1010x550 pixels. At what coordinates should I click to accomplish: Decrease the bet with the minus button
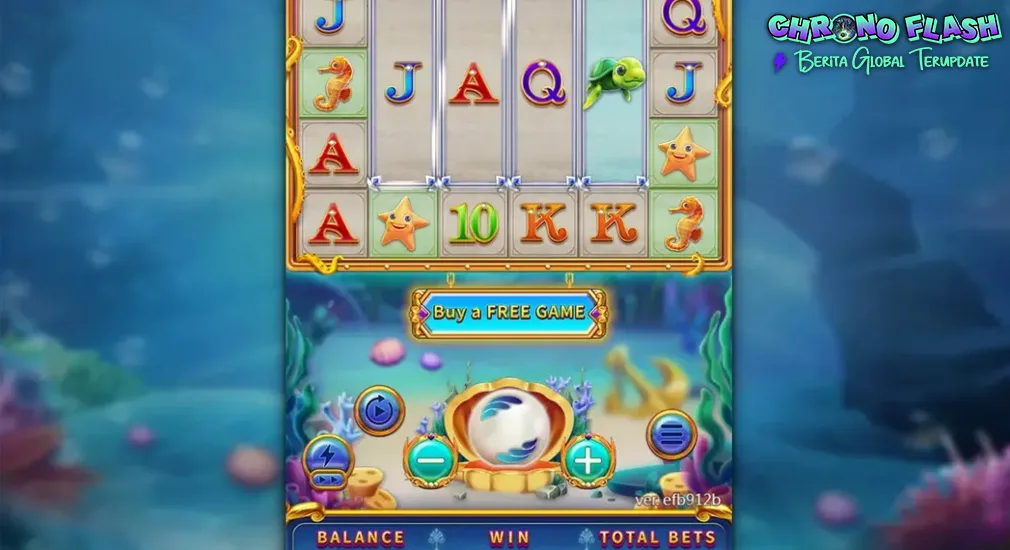coord(431,460)
